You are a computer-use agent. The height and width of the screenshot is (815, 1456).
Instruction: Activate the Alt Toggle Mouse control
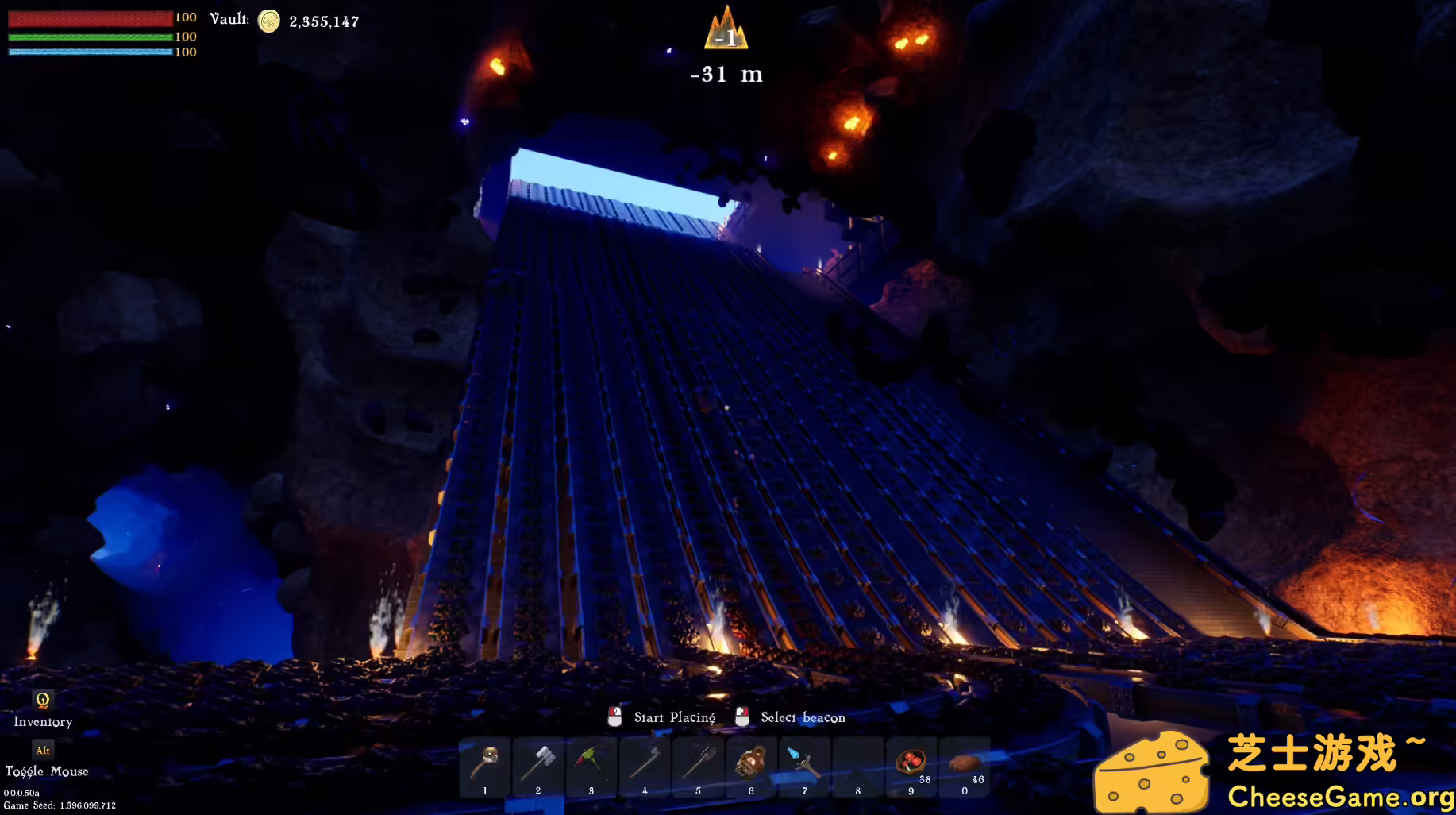43,749
